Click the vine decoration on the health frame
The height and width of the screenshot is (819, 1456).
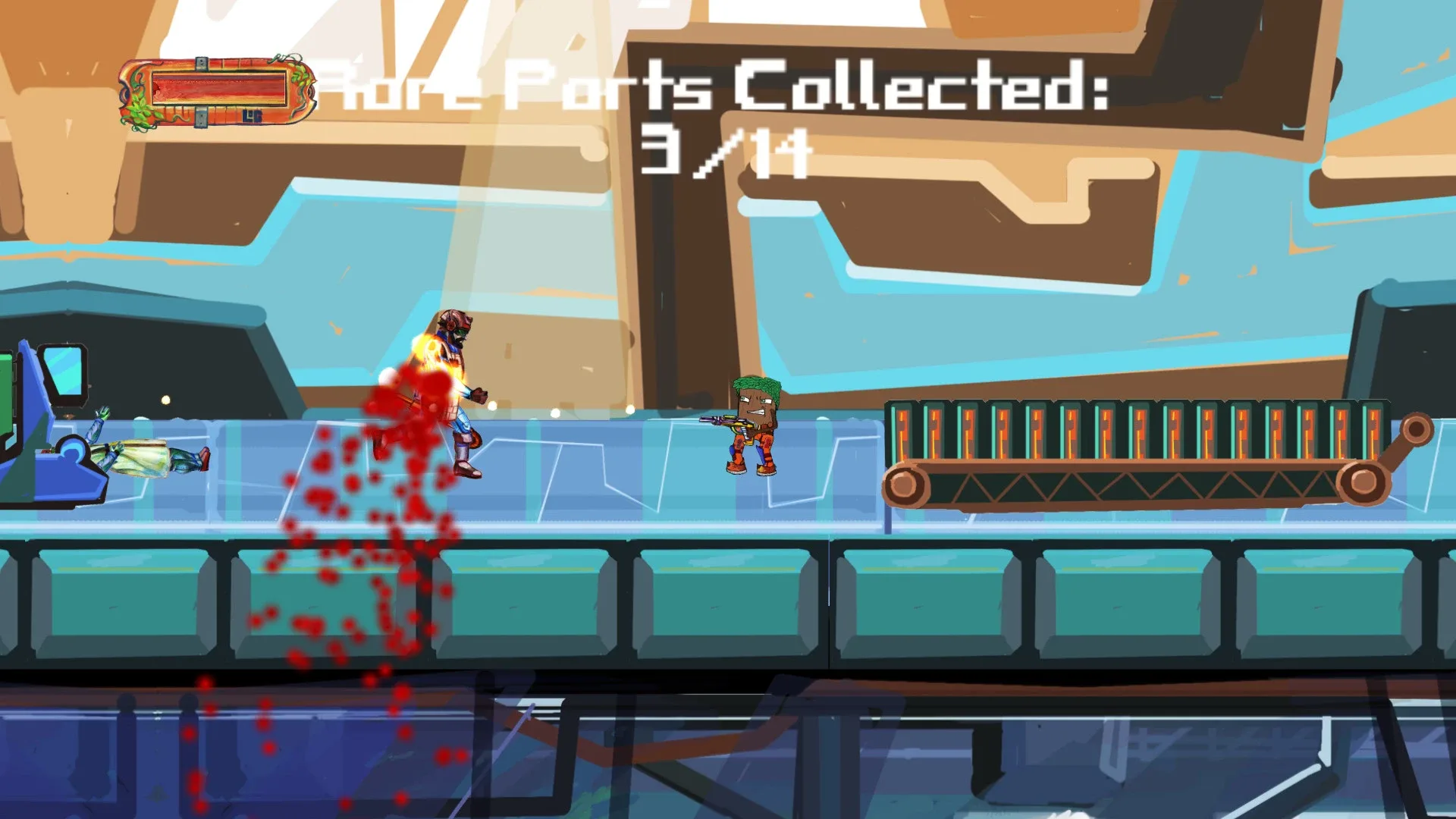tap(140, 110)
